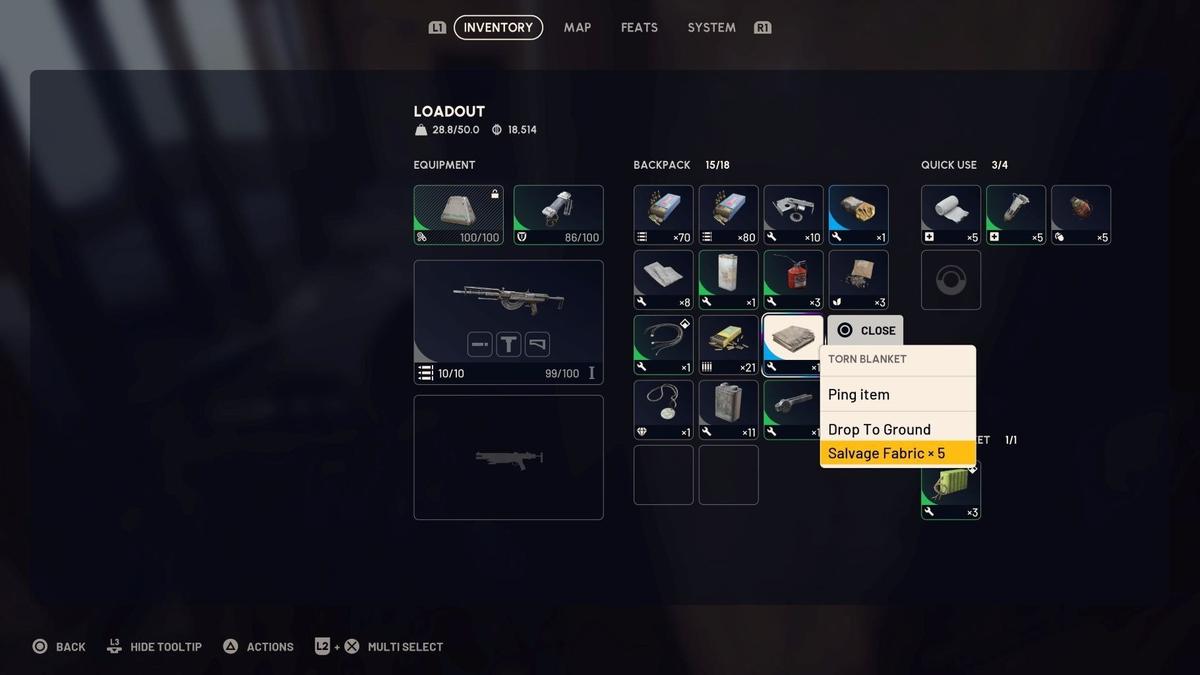1200x675 pixels.
Task: Select the necklace pendant backpack item
Action: (x=663, y=410)
